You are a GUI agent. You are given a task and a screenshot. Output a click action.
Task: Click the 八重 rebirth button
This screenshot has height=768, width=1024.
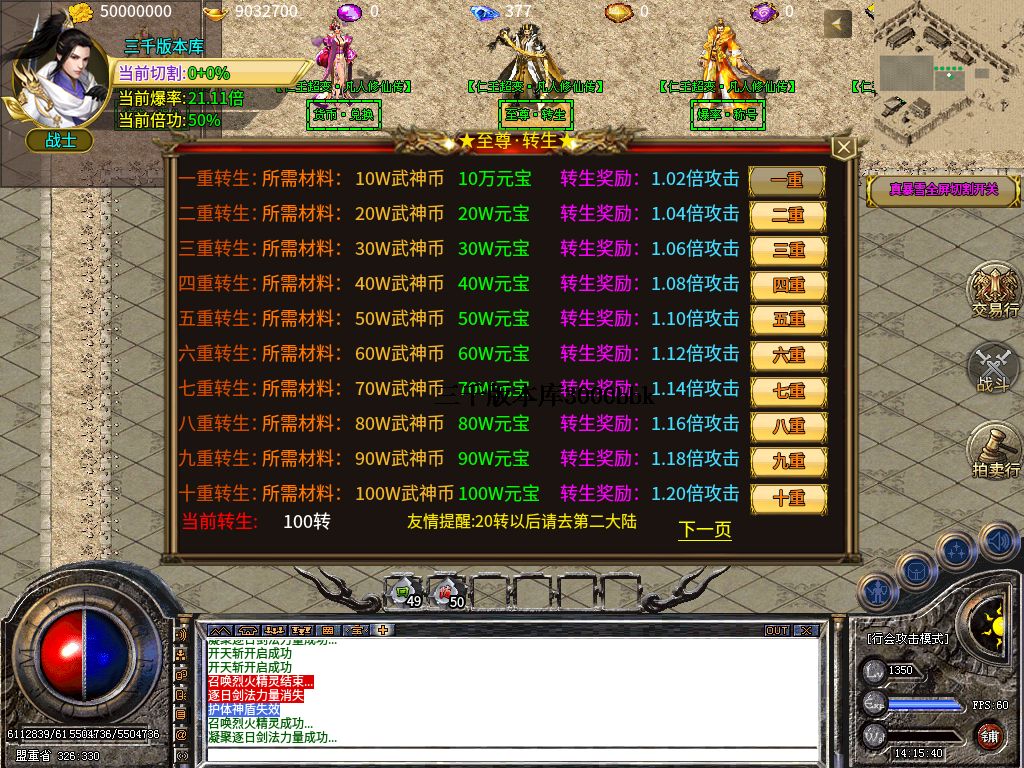[x=788, y=426]
